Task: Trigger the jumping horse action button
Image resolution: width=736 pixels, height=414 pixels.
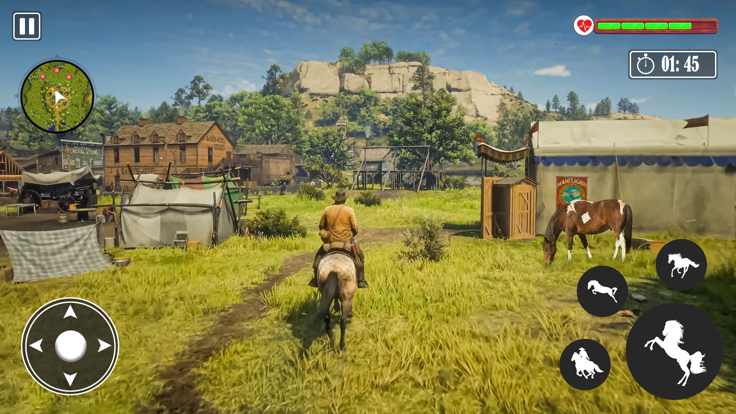Action: tap(602, 291)
